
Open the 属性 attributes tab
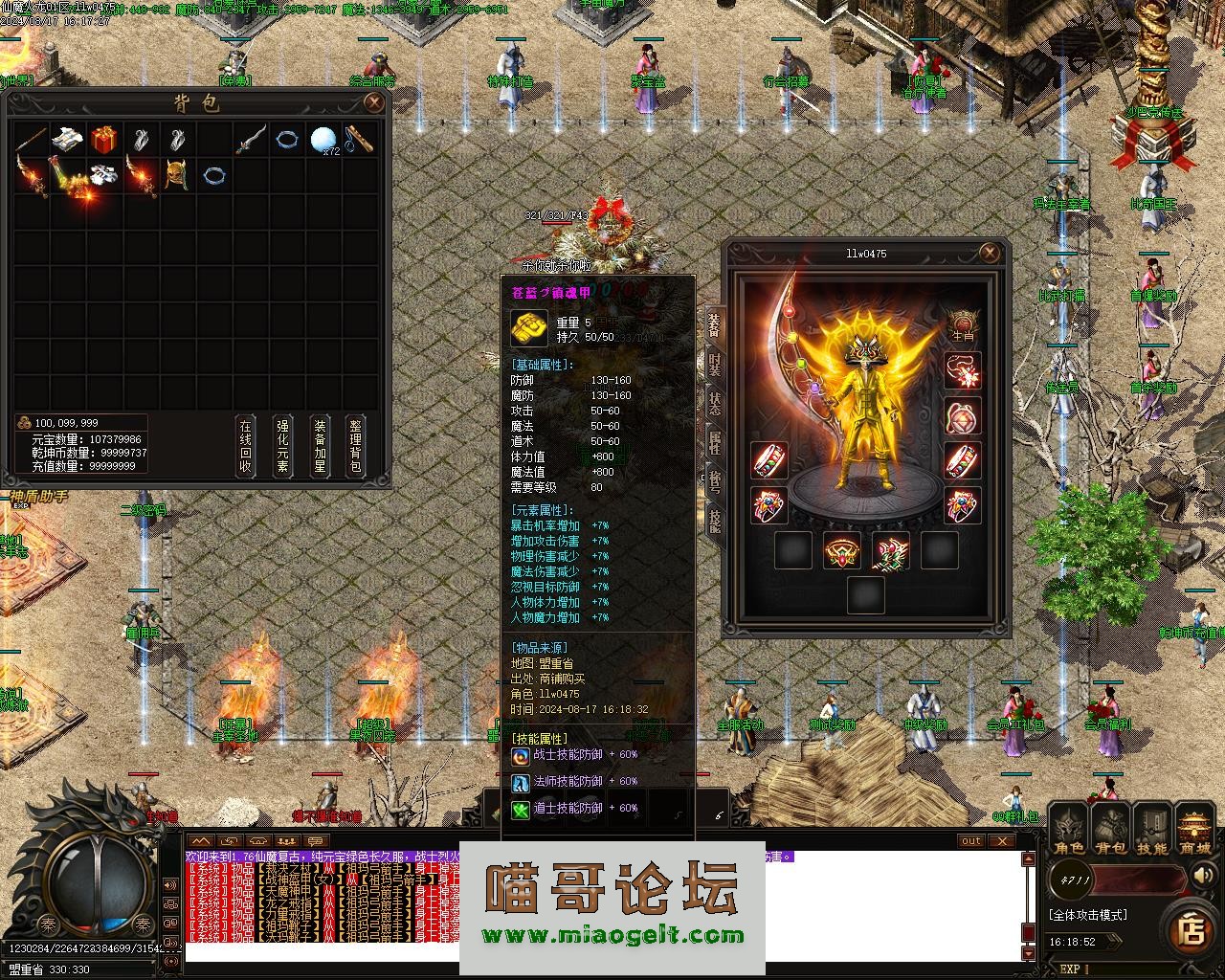pos(715,441)
